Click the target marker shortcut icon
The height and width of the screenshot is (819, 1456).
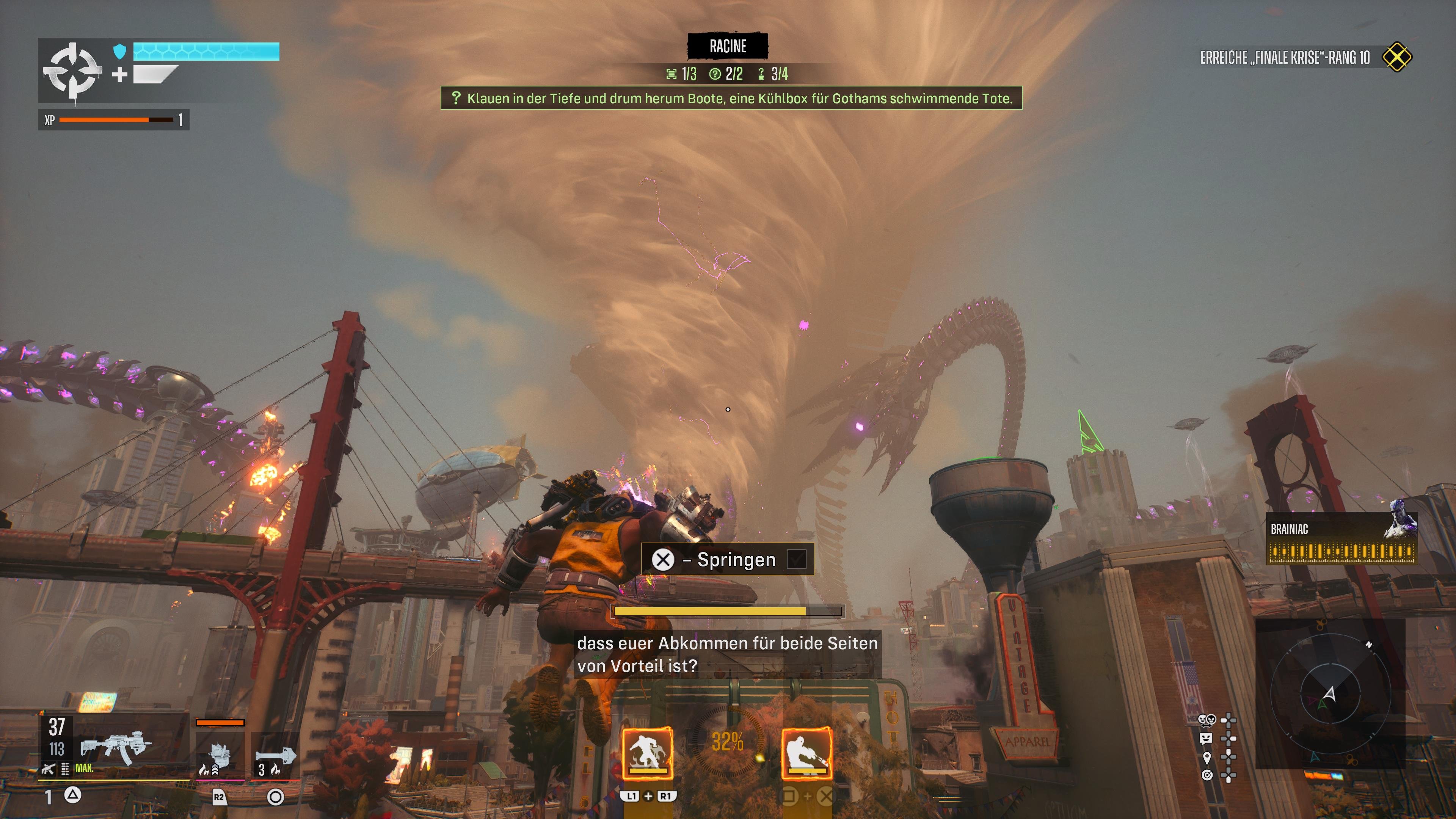[x=1207, y=775]
